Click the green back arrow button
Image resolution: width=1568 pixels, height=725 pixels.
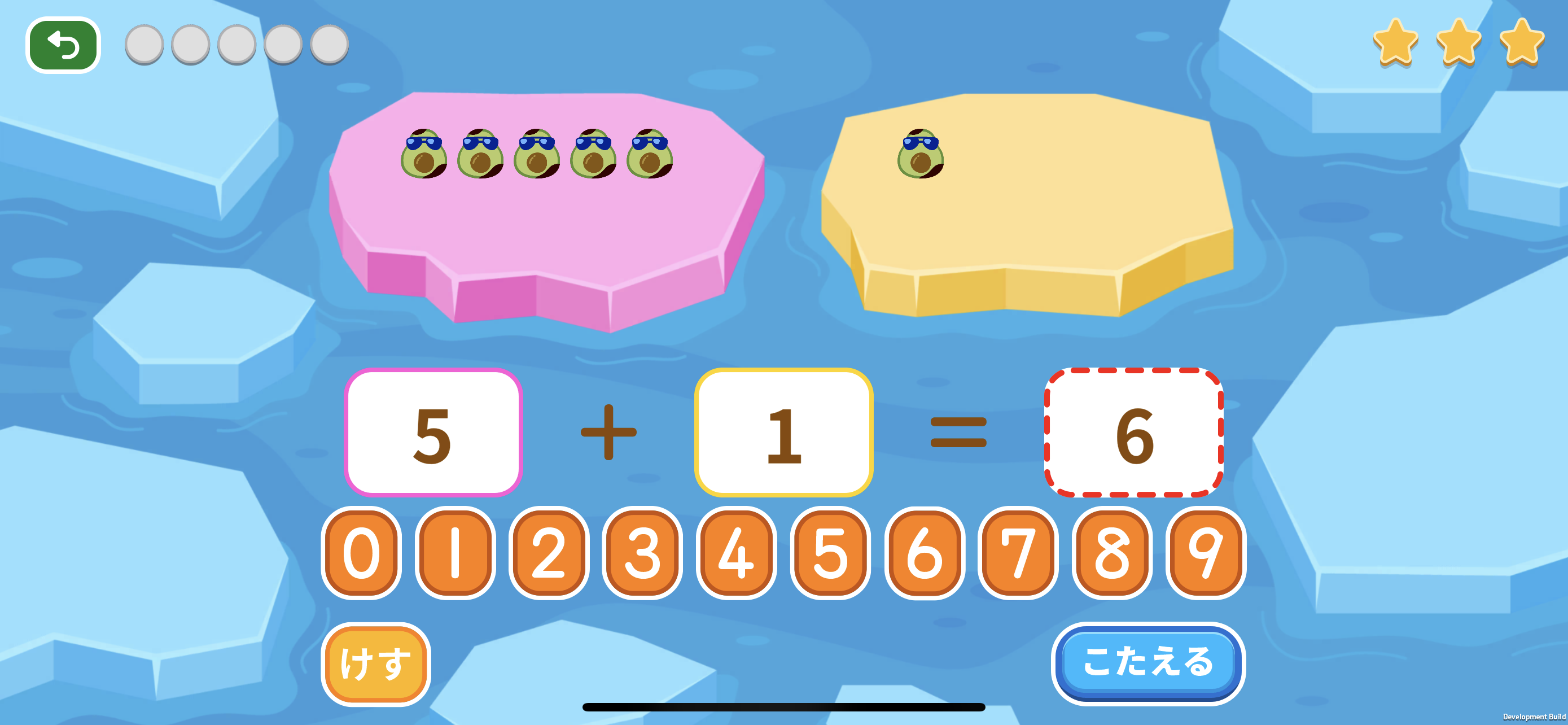62,44
